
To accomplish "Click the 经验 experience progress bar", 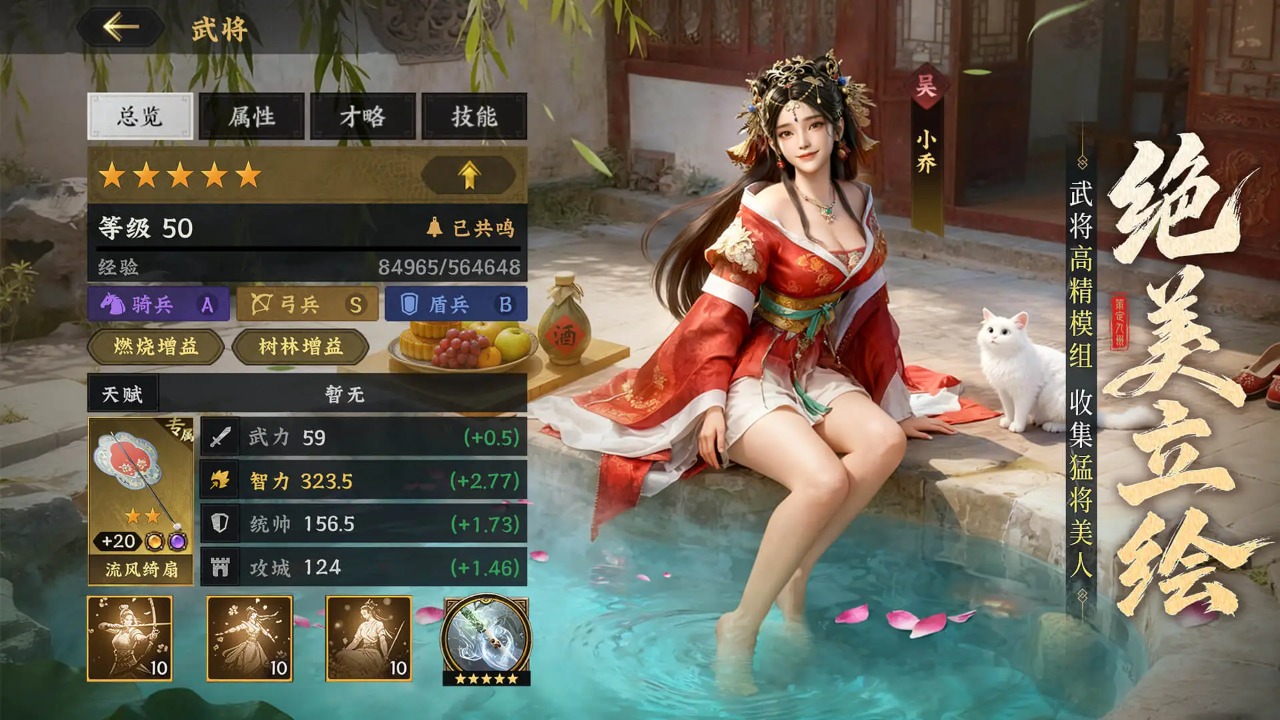I will click(x=300, y=268).
